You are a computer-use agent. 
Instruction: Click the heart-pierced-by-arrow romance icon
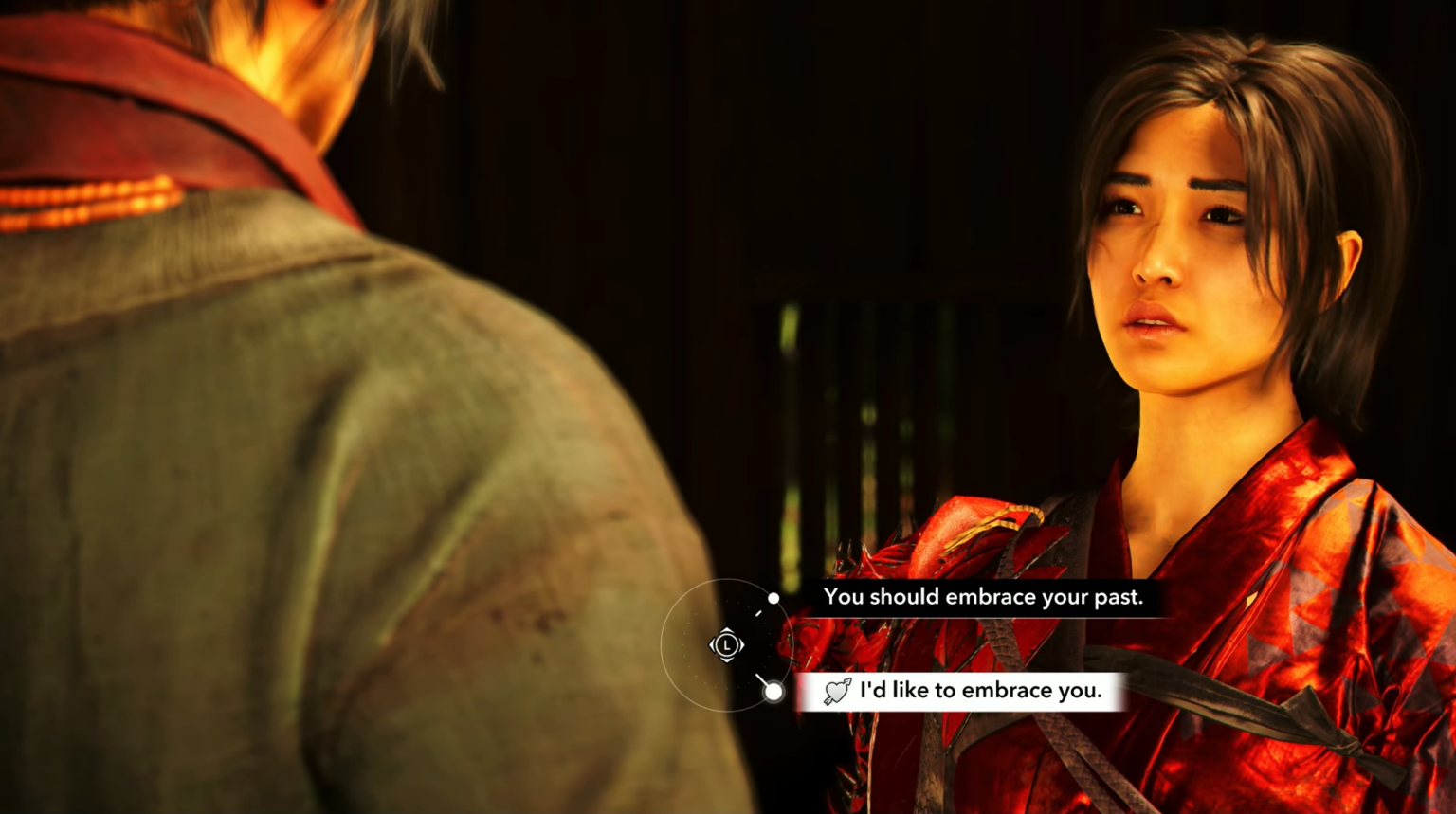[838, 691]
